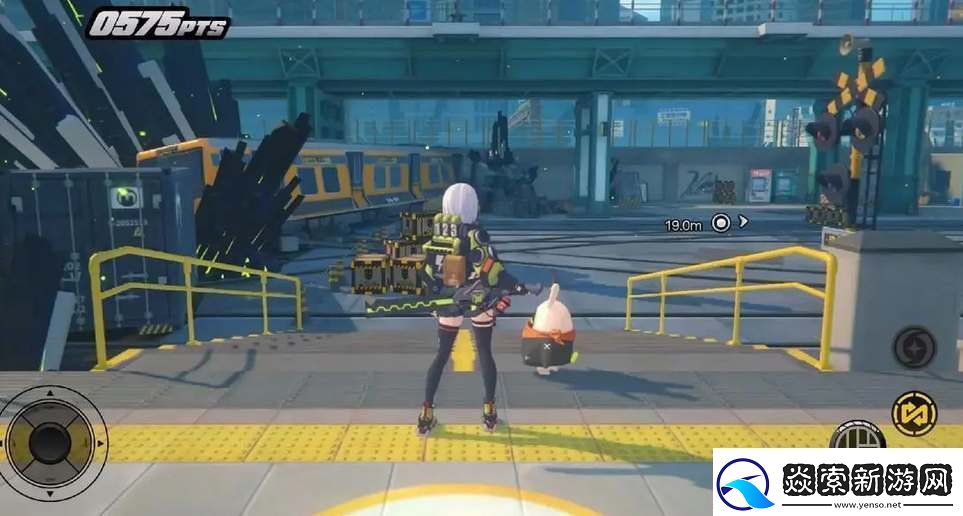The height and width of the screenshot is (516, 963).
Task: Trigger the gray star dodge skill button
Action: tap(914, 347)
